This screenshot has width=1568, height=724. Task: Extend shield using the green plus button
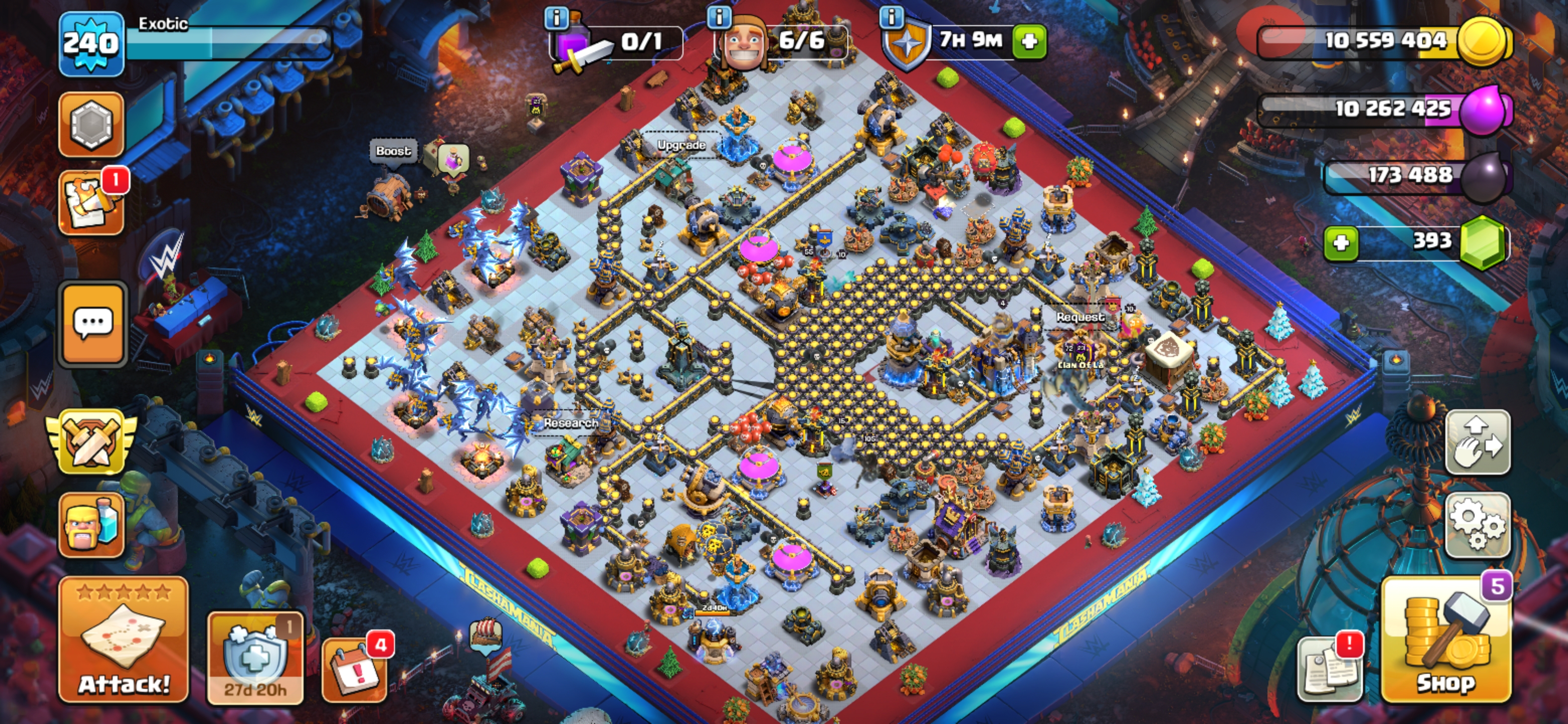coord(1029,41)
